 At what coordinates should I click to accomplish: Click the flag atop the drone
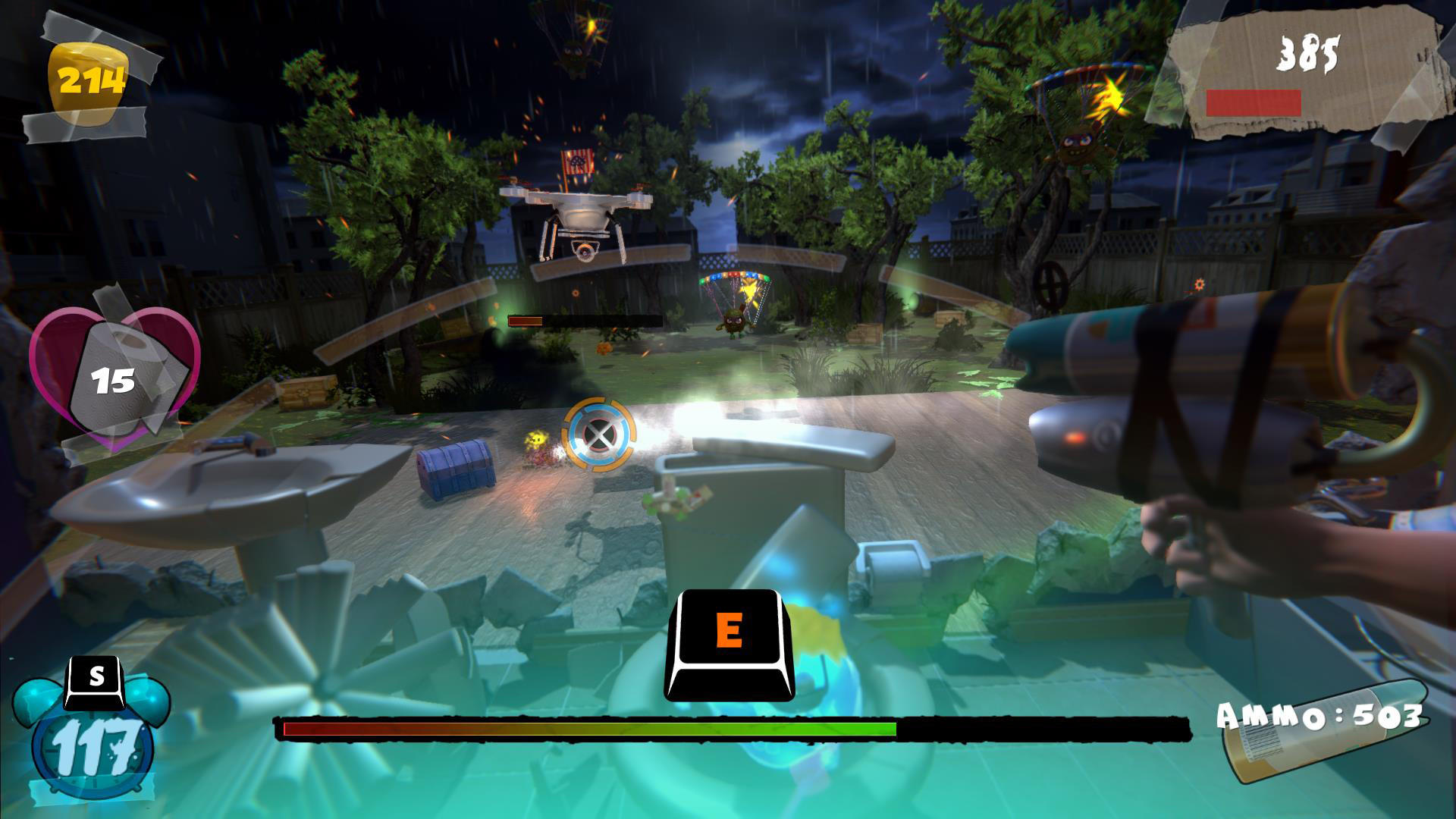click(x=576, y=159)
